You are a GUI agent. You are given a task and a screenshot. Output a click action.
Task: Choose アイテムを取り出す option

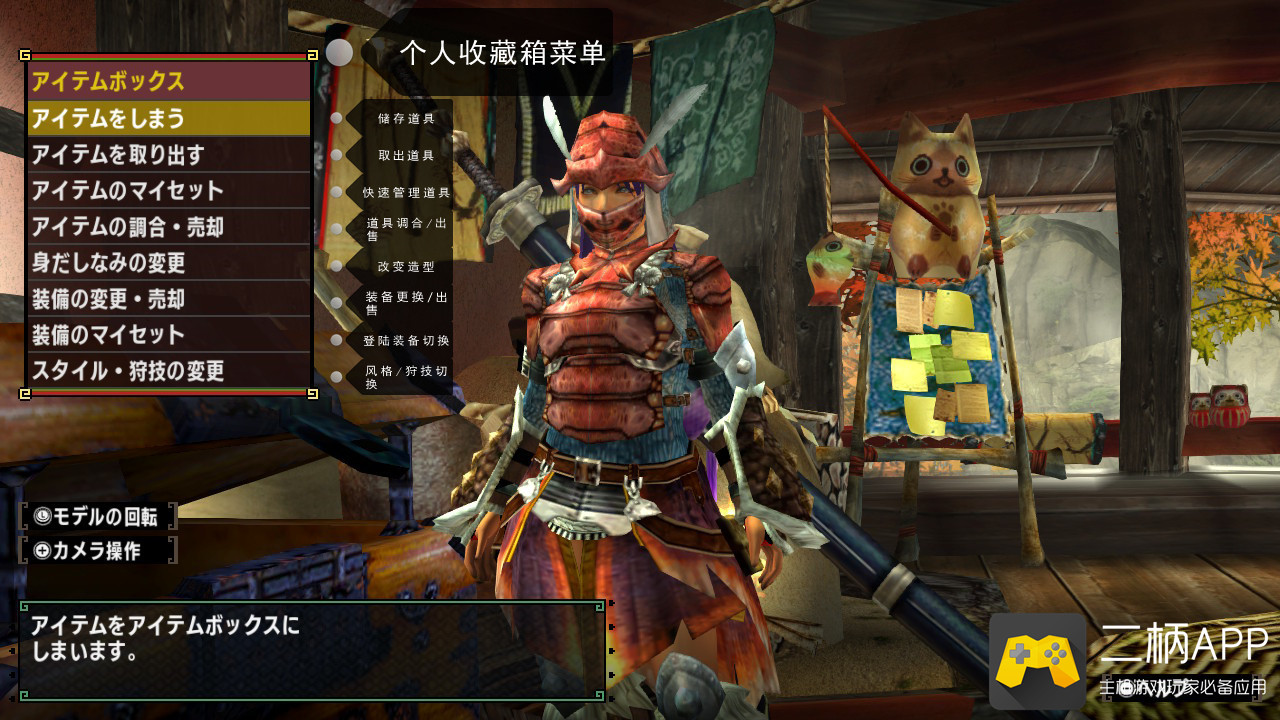click(168, 154)
